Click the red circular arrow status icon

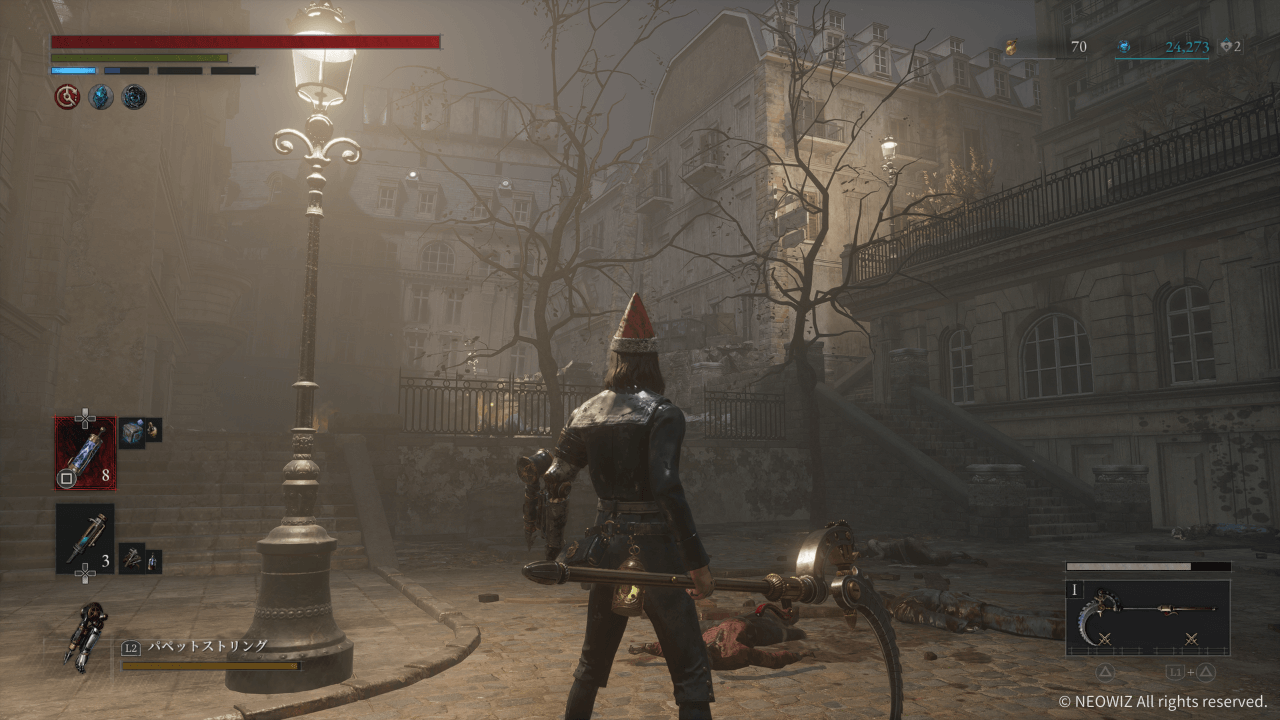click(x=67, y=97)
